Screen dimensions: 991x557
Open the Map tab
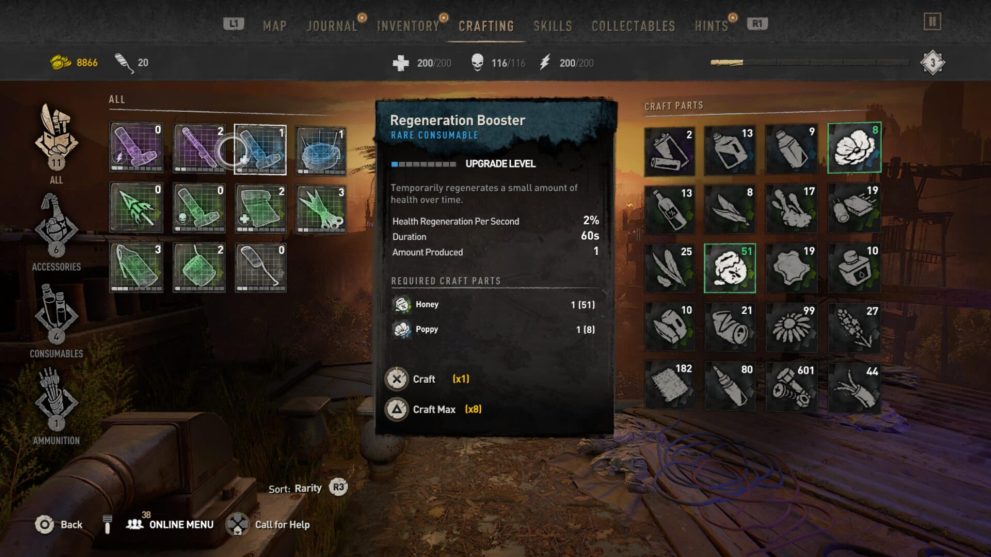point(274,25)
